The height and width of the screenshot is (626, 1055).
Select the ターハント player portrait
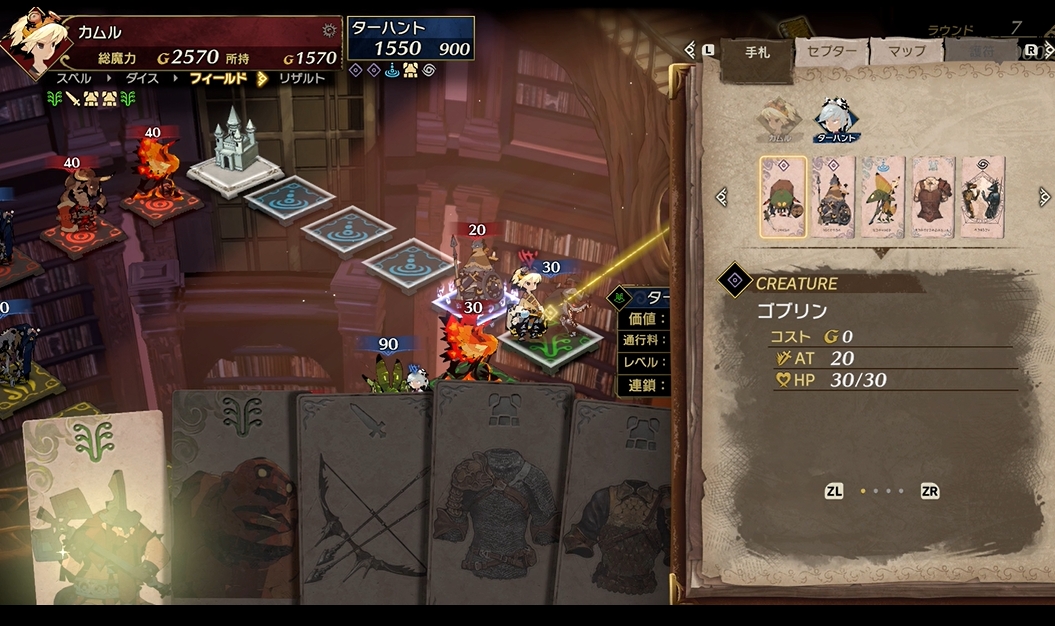(834, 118)
